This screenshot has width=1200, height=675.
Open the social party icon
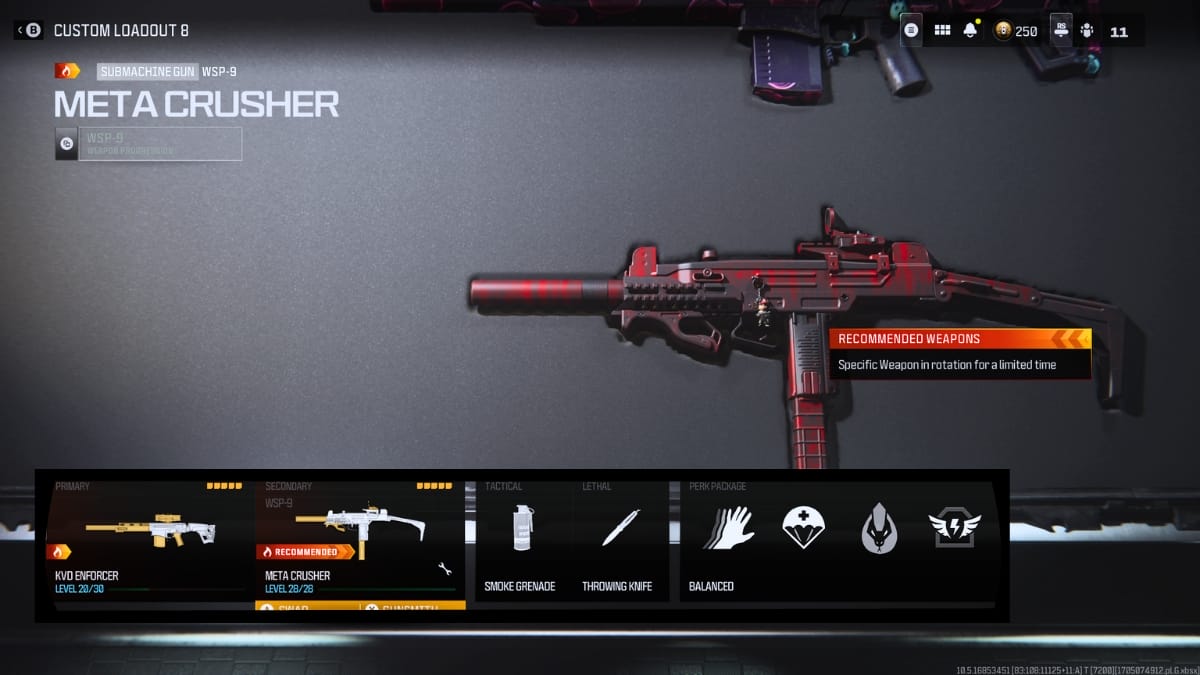coord(1087,31)
